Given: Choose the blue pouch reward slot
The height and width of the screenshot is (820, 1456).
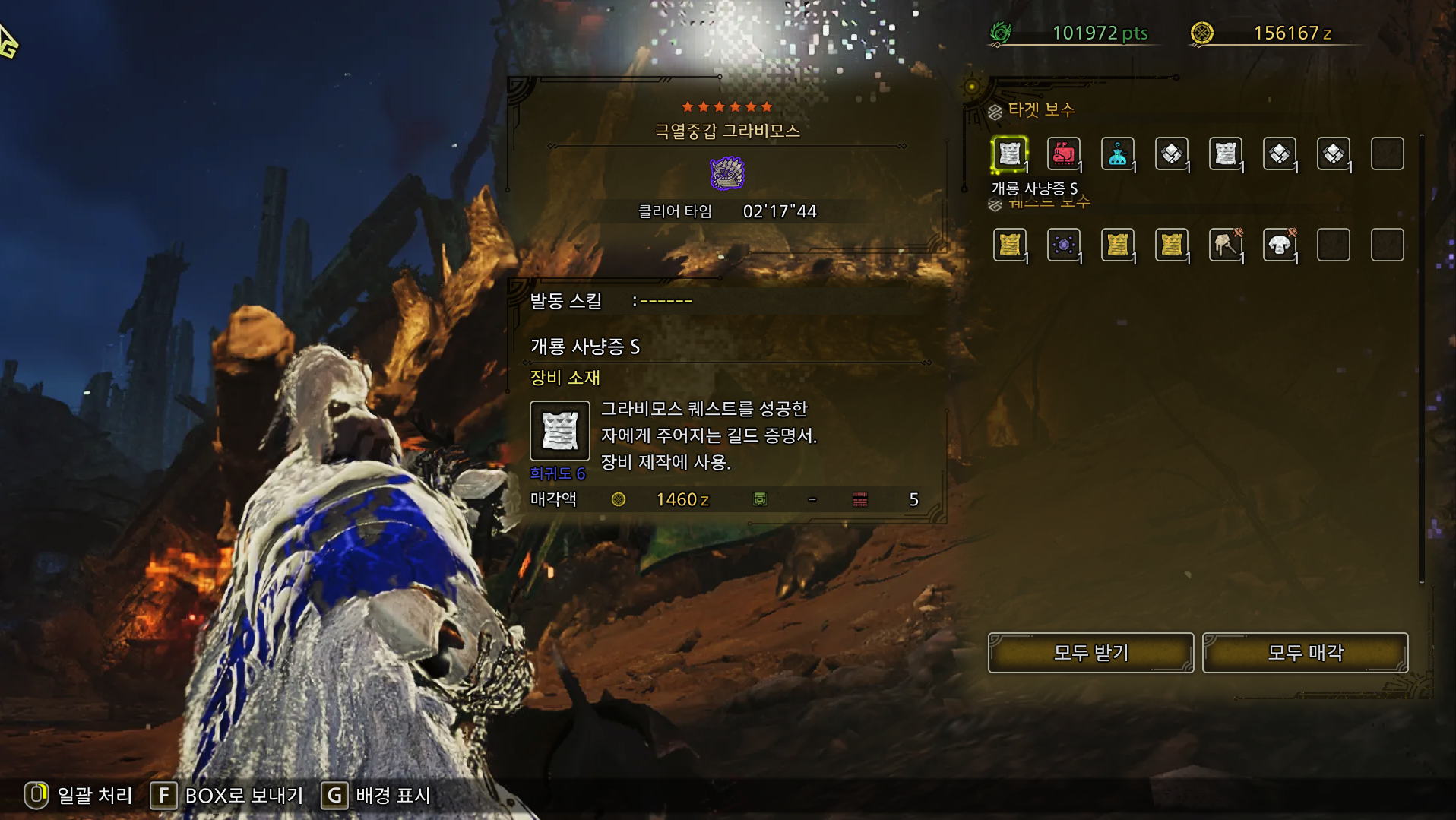Looking at the screenshot, I should coord(1117,154).
